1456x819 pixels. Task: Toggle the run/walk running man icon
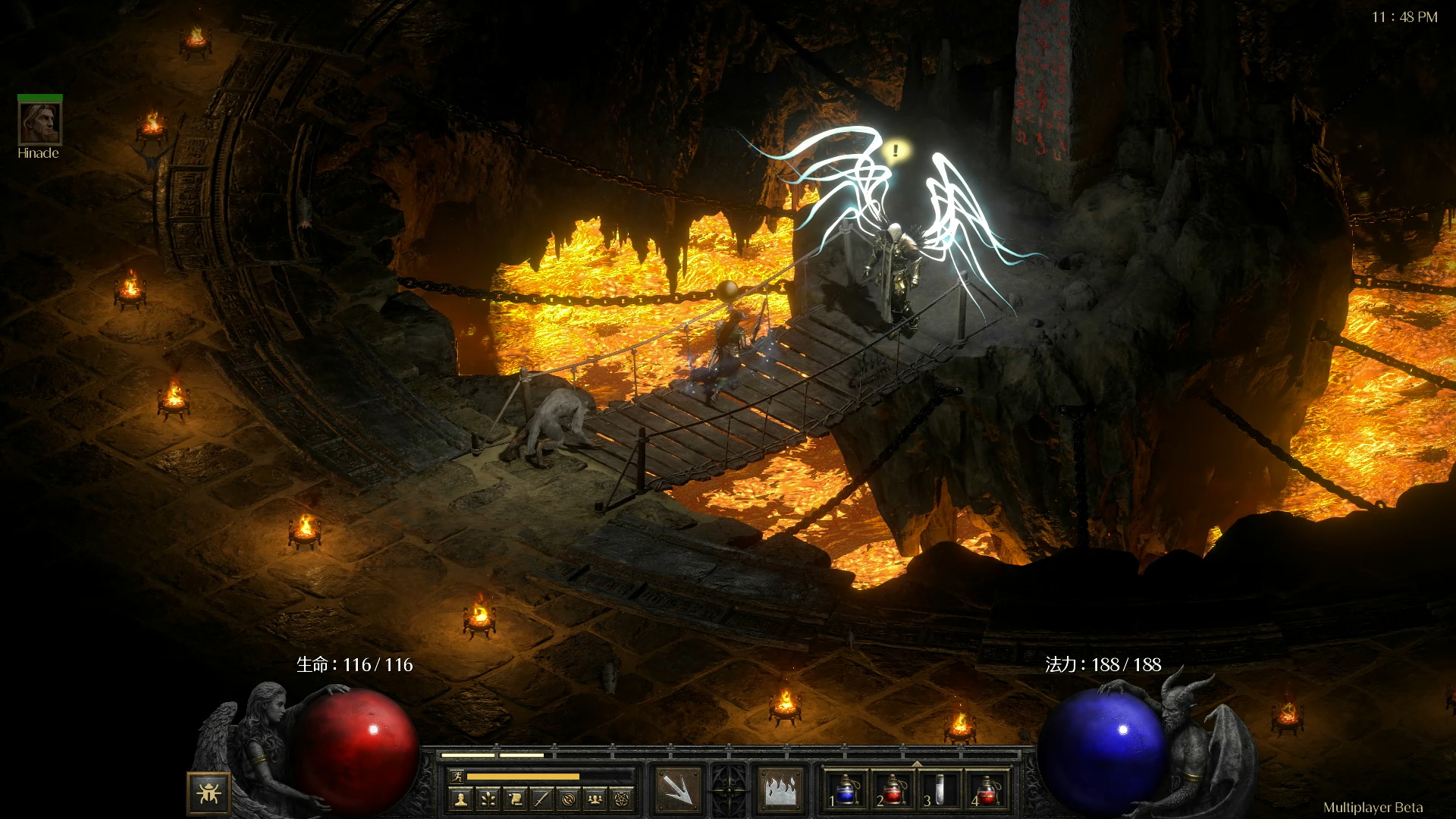[457, 776]
